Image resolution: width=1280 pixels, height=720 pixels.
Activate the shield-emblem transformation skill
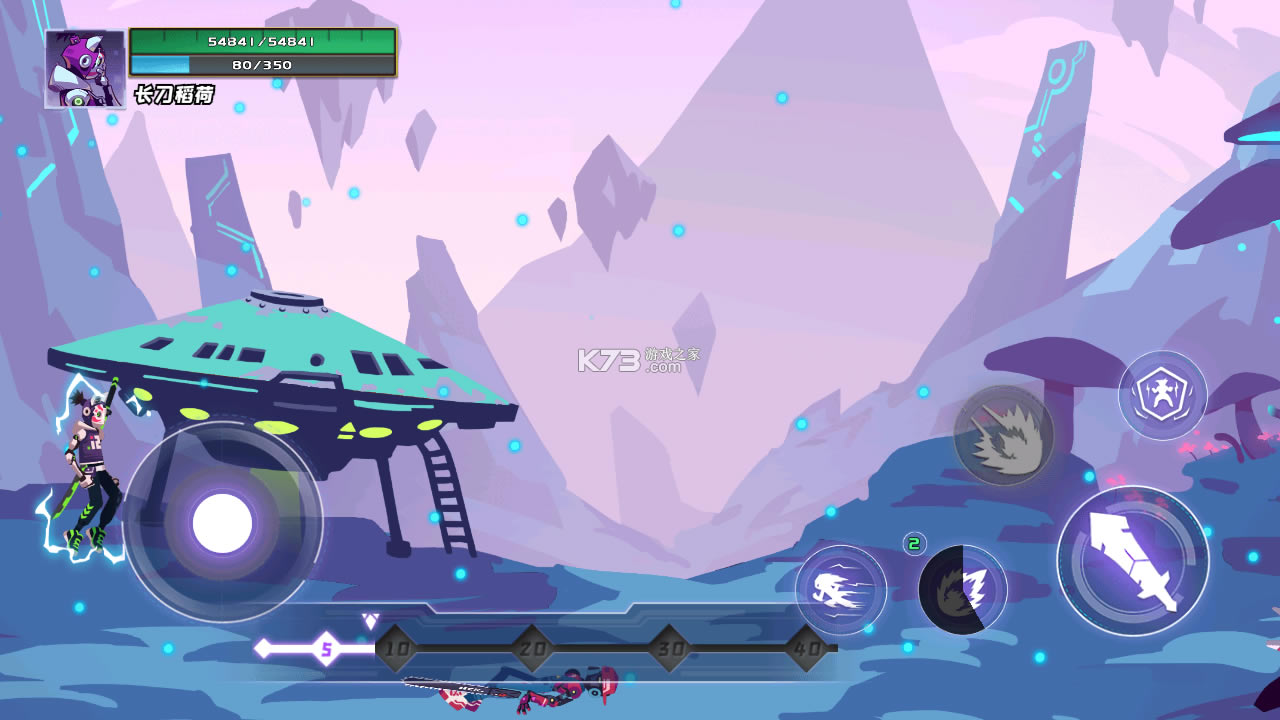1162,395
